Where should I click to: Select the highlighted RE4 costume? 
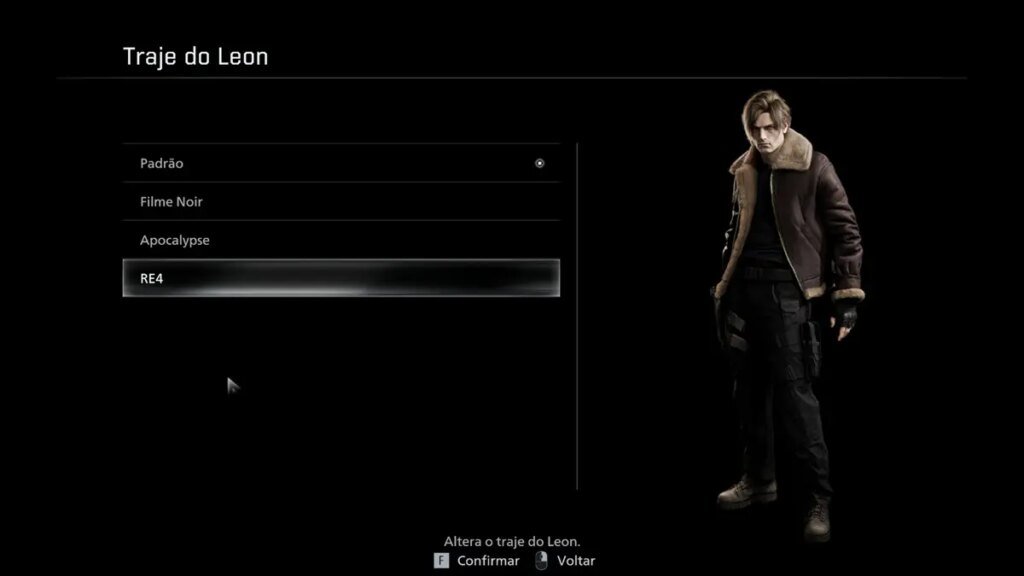(x=340, y=278)
